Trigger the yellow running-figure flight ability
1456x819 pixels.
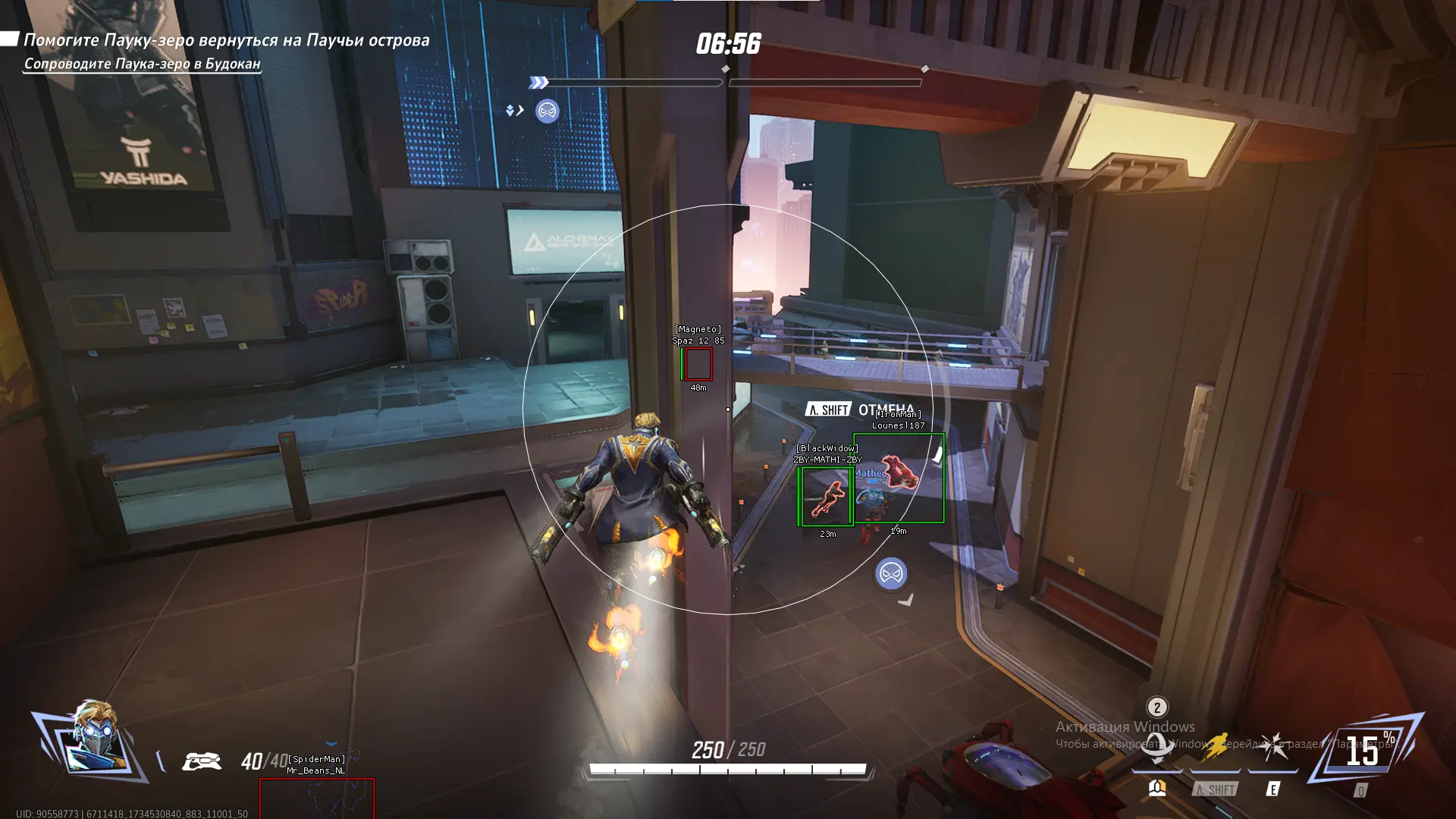(1215, 746)
